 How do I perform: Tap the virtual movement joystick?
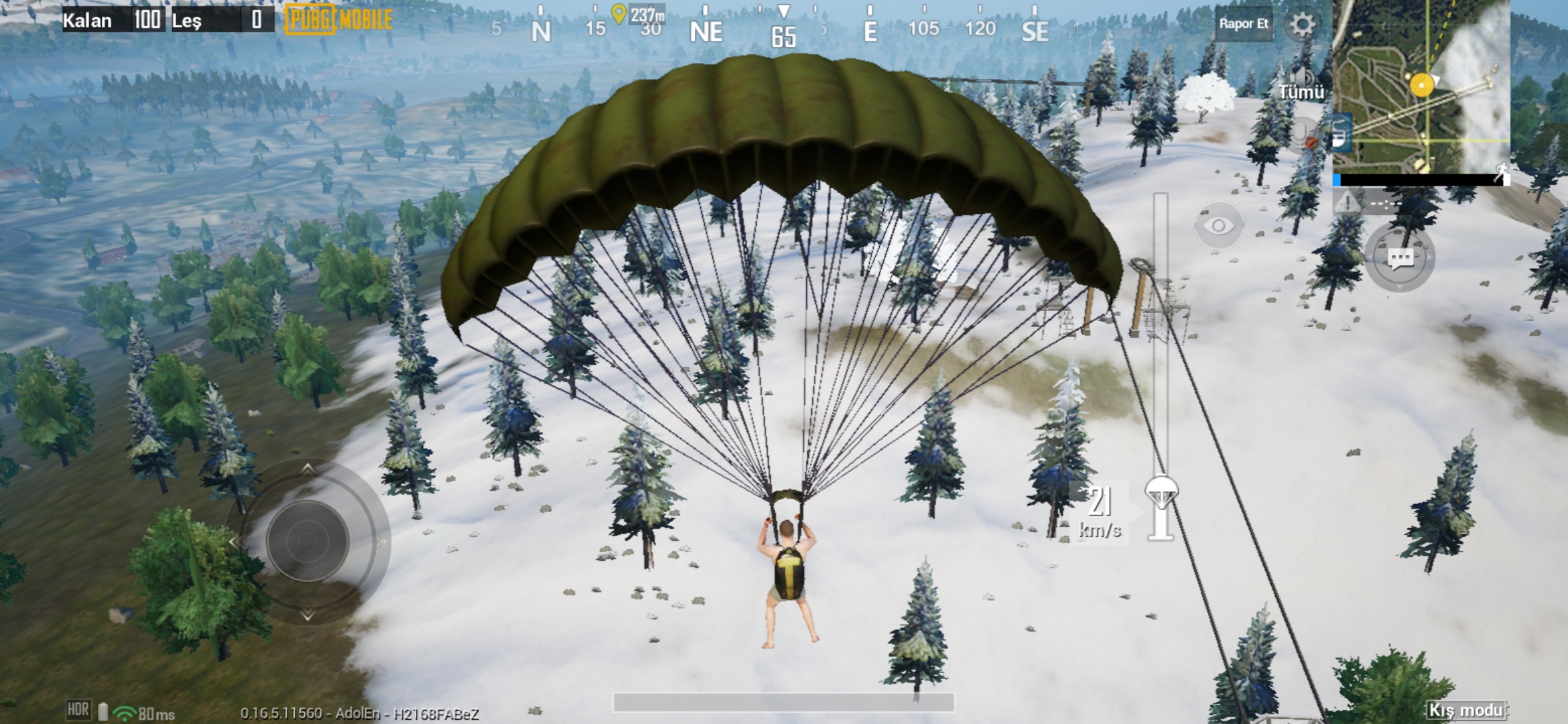[308, 540]
